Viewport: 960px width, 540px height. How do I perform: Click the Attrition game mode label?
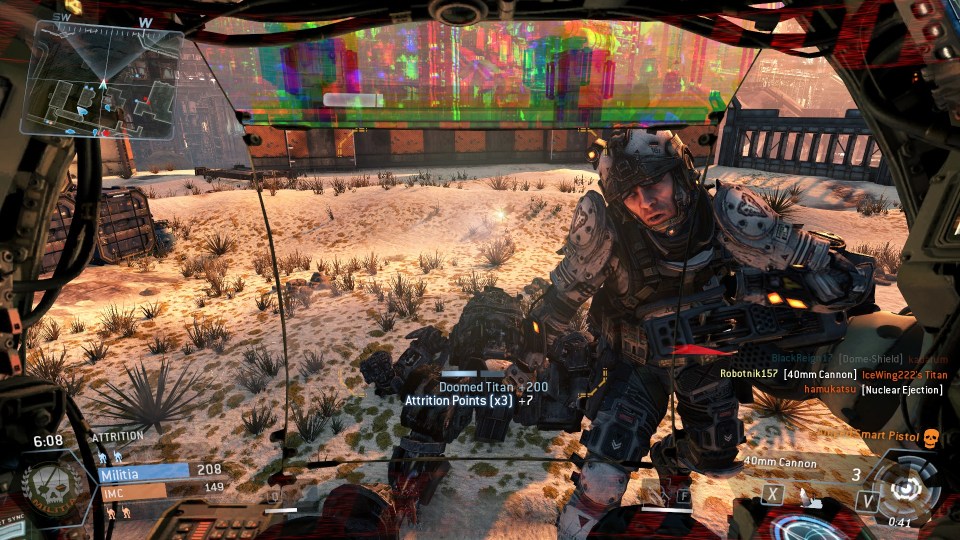click(x=117, y=437)
